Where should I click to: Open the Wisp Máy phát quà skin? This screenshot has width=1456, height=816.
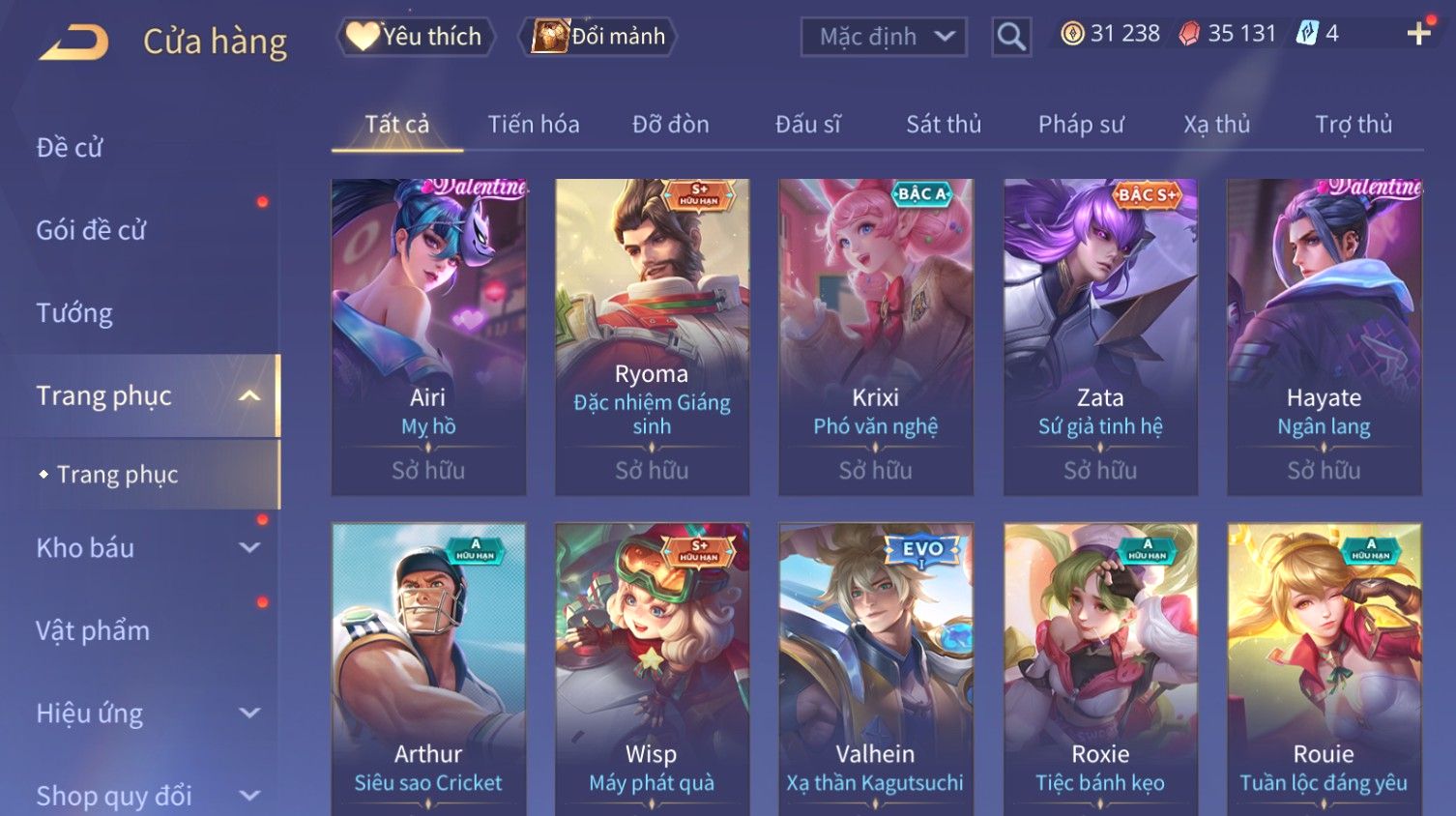652,667
